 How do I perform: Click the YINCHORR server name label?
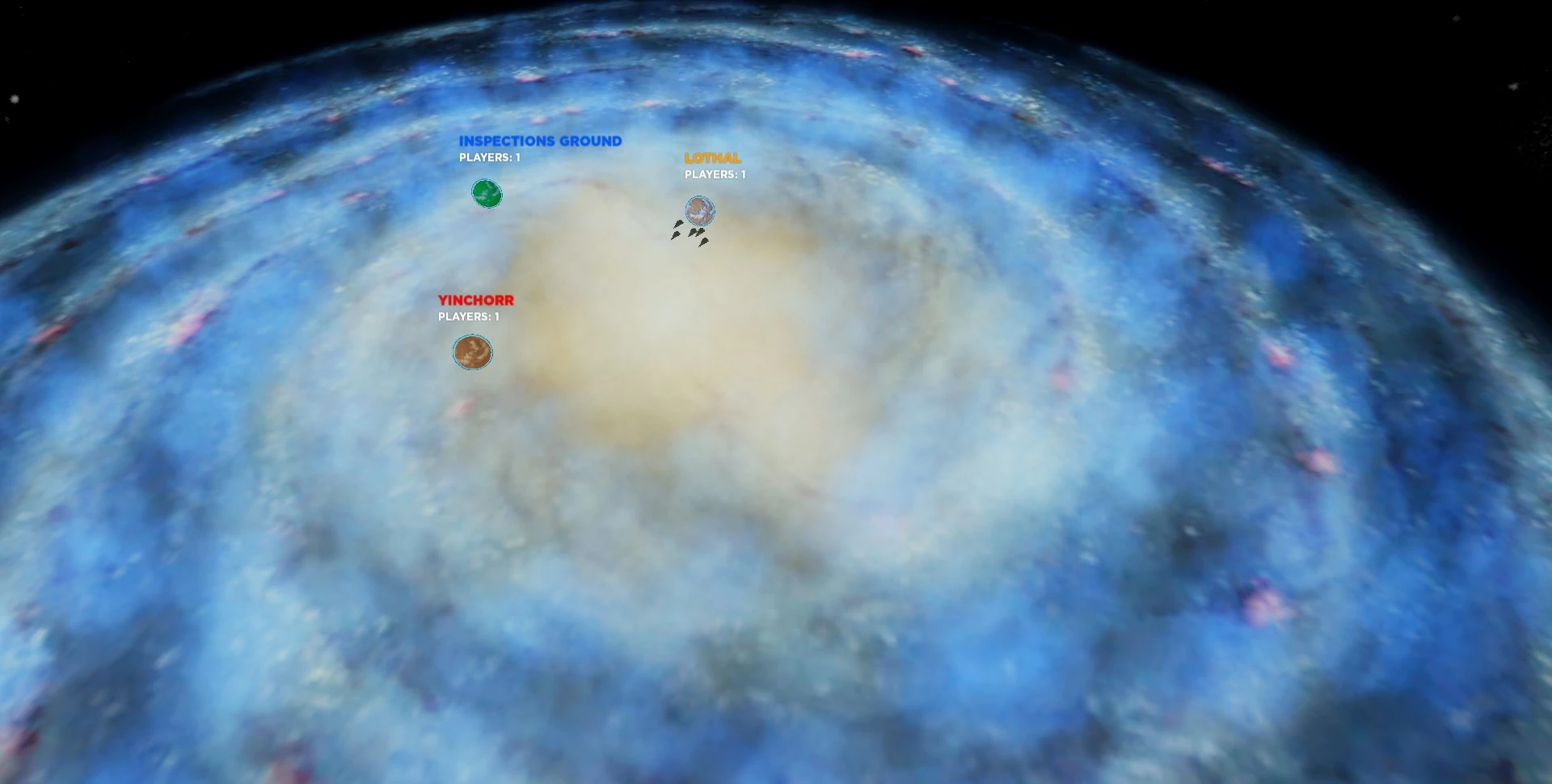coord(475,299)
